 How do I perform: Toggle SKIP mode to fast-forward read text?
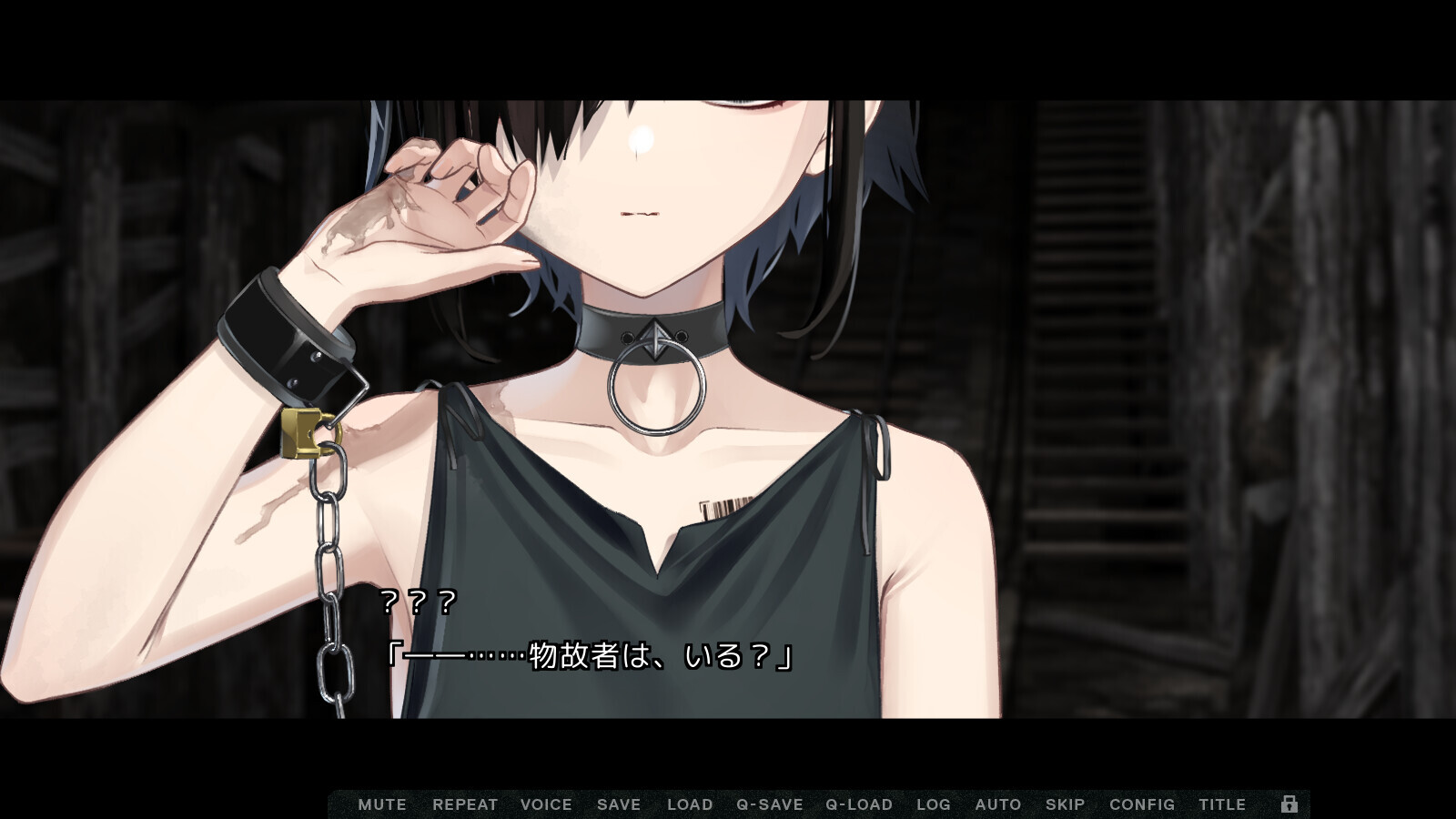pos(1066,804)
